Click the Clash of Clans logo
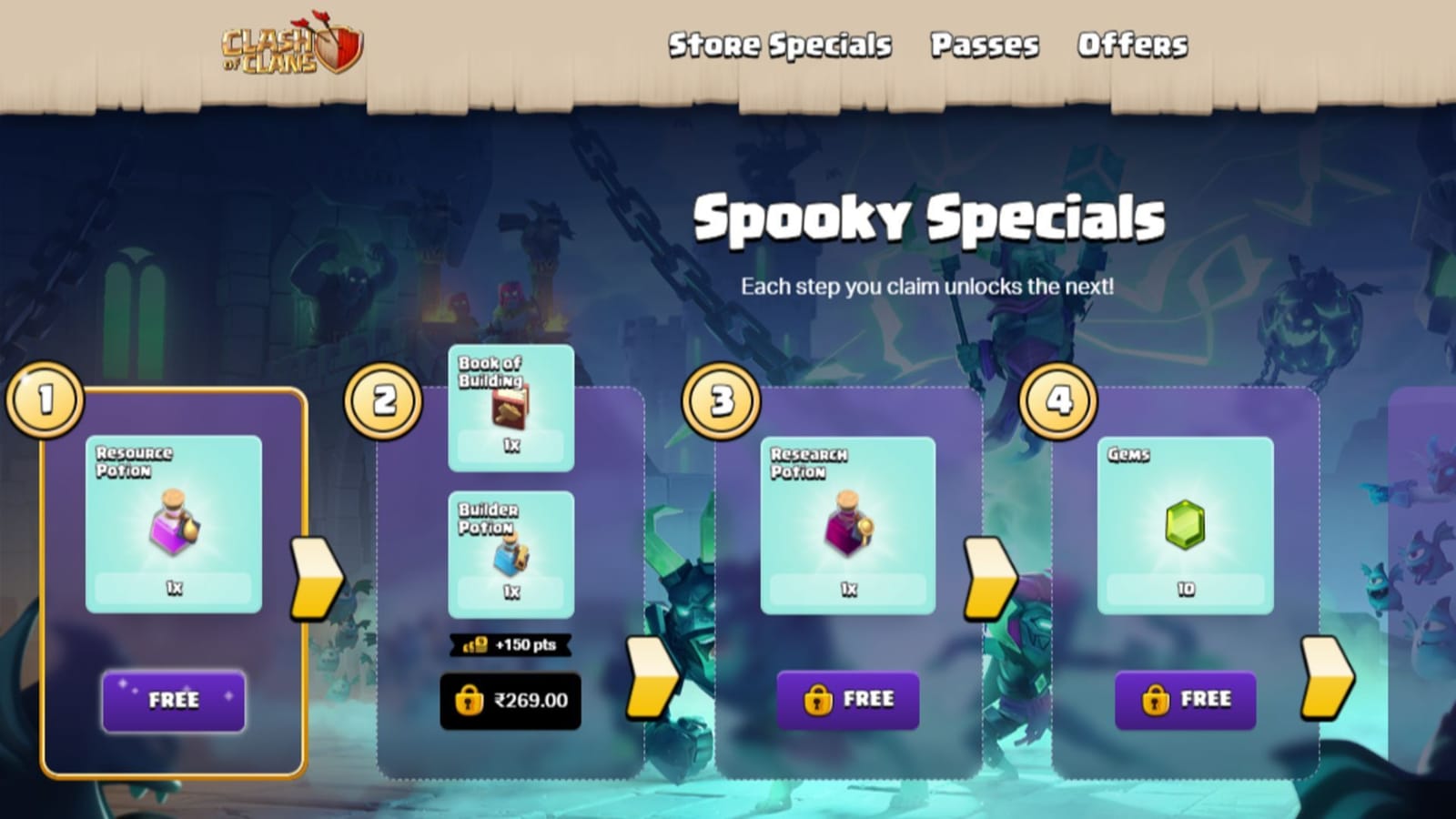Viewport: 1456px width, 819px height. tap(291, 47)
